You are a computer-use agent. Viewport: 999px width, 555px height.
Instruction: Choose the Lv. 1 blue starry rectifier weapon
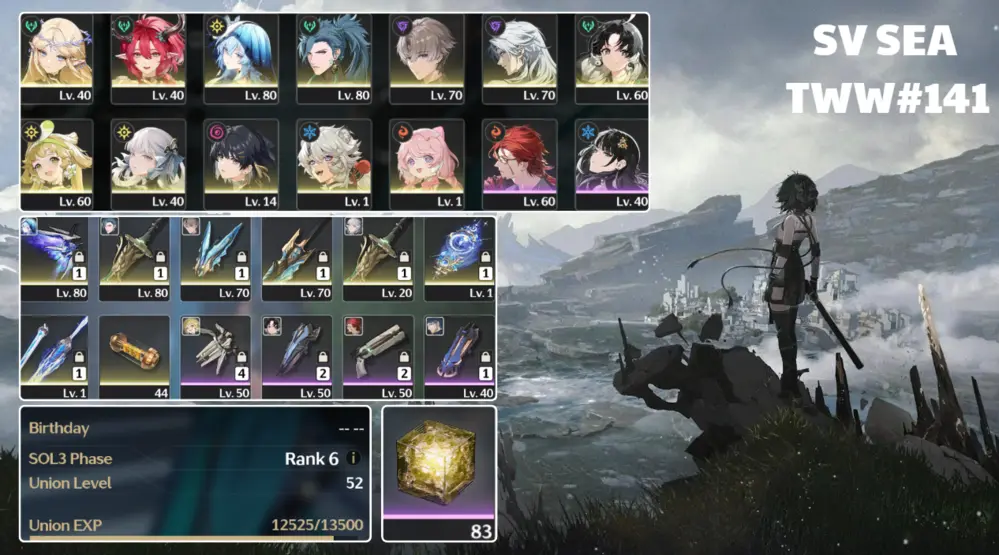(458, 257)
